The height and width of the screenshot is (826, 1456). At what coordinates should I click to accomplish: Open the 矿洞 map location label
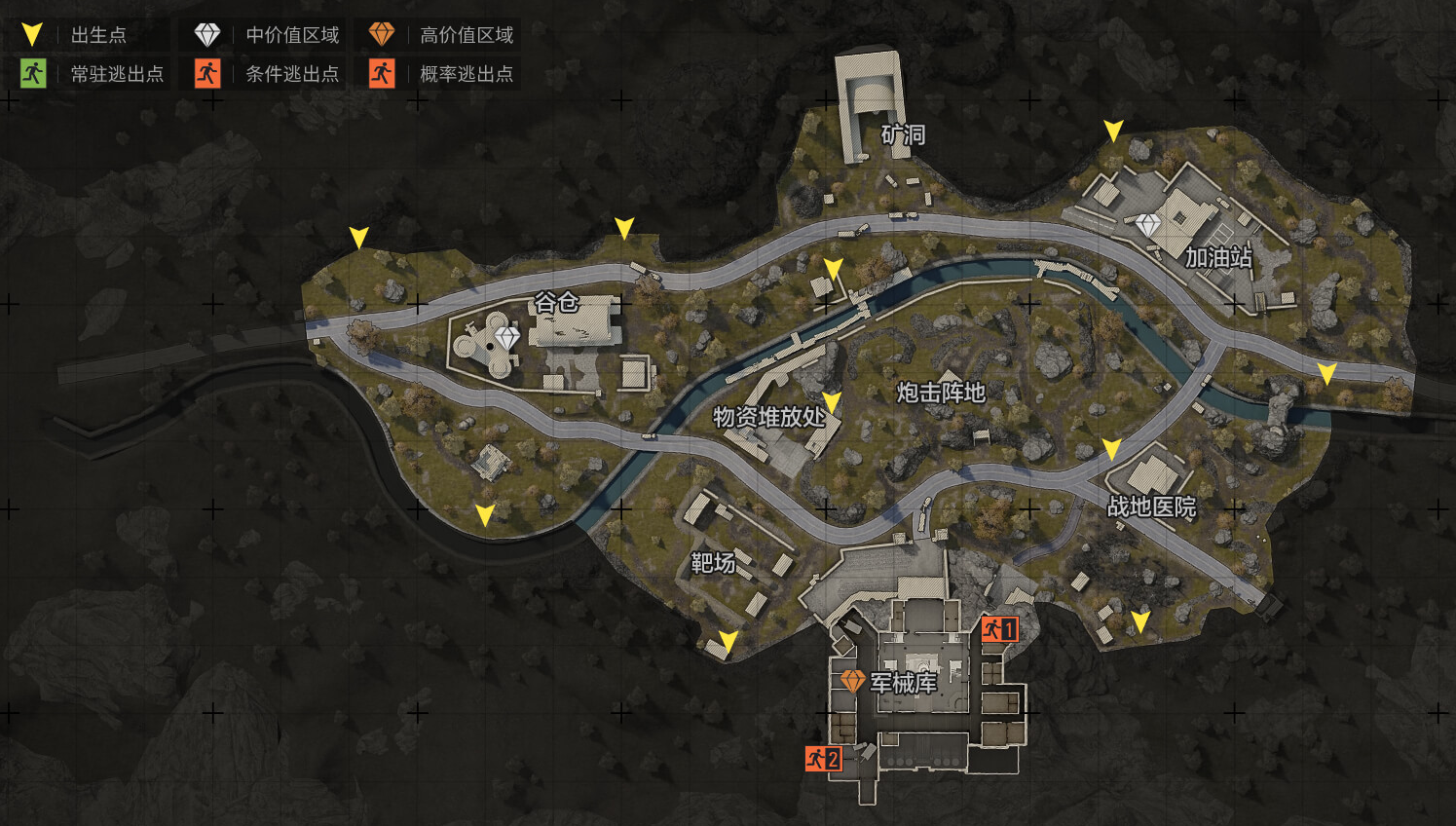pos(903,134)
